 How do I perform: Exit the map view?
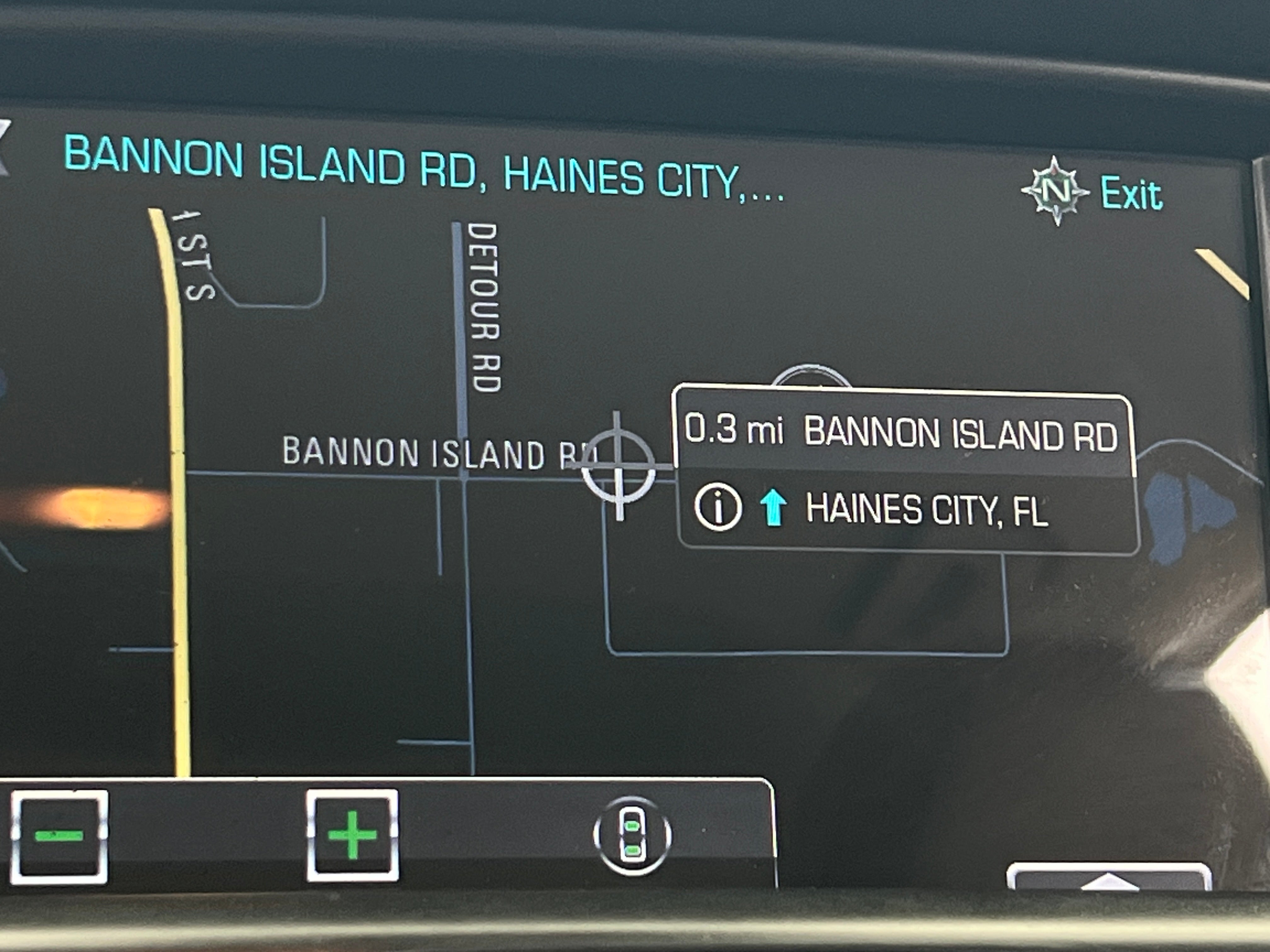[x=1130, y=195]
